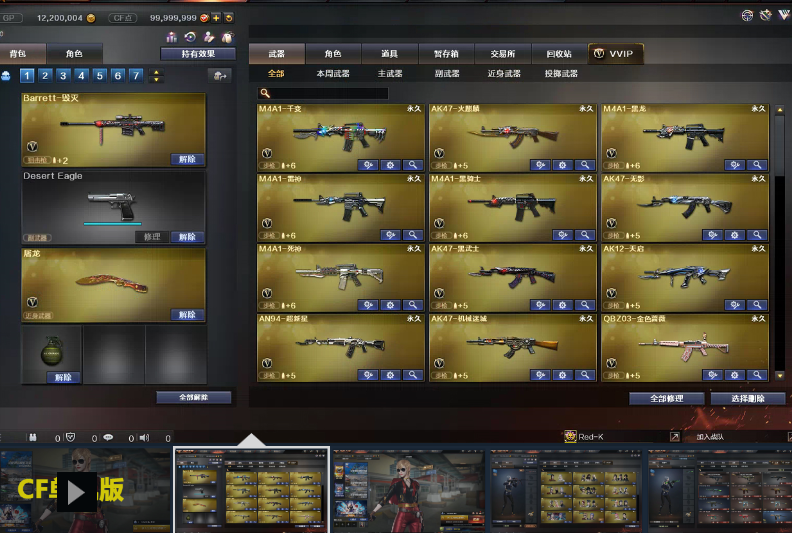Play the CF video thumbnail
The image size is (792, 533).
point(76,489)
